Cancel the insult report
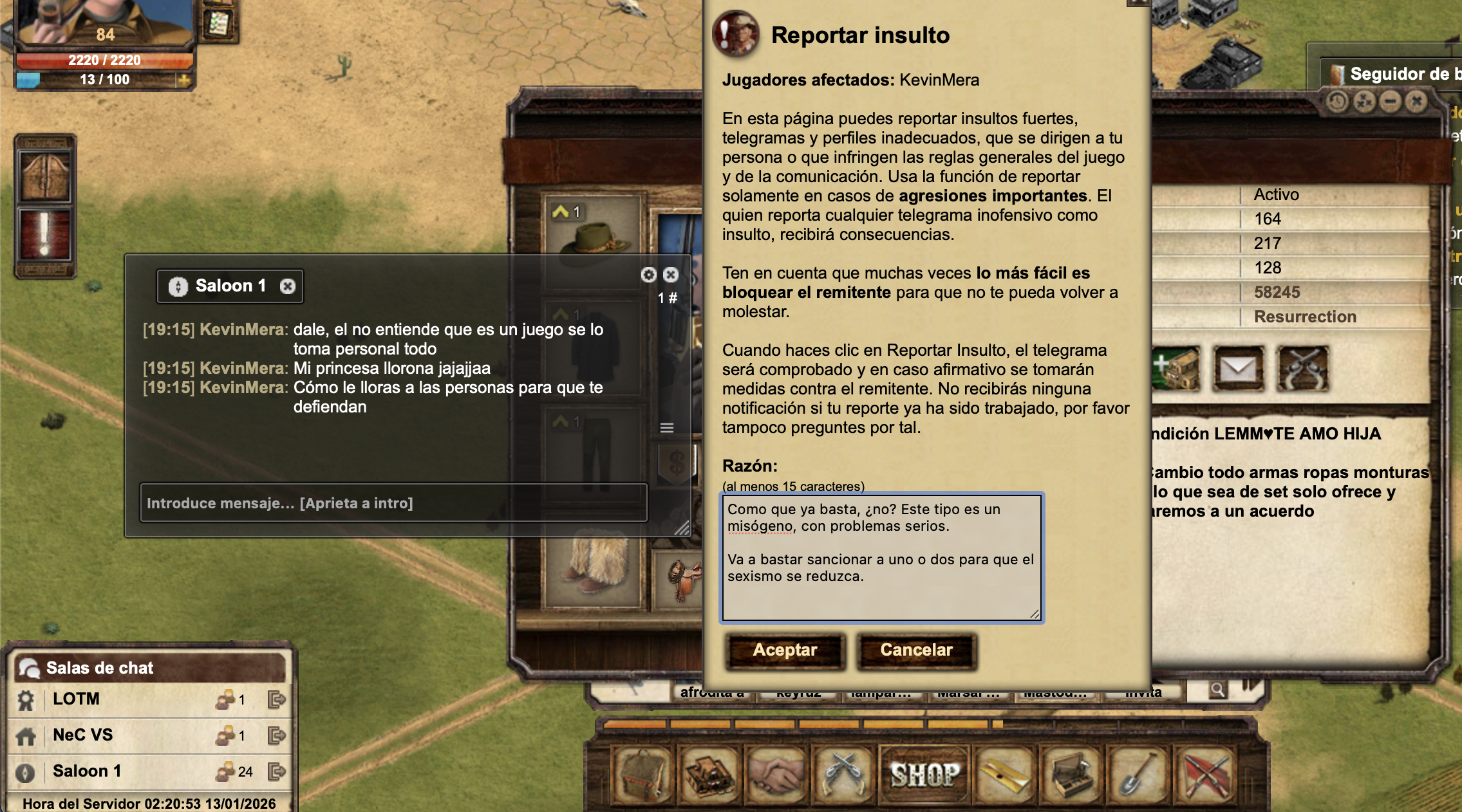1462x812 pixels. click(916, 651)
